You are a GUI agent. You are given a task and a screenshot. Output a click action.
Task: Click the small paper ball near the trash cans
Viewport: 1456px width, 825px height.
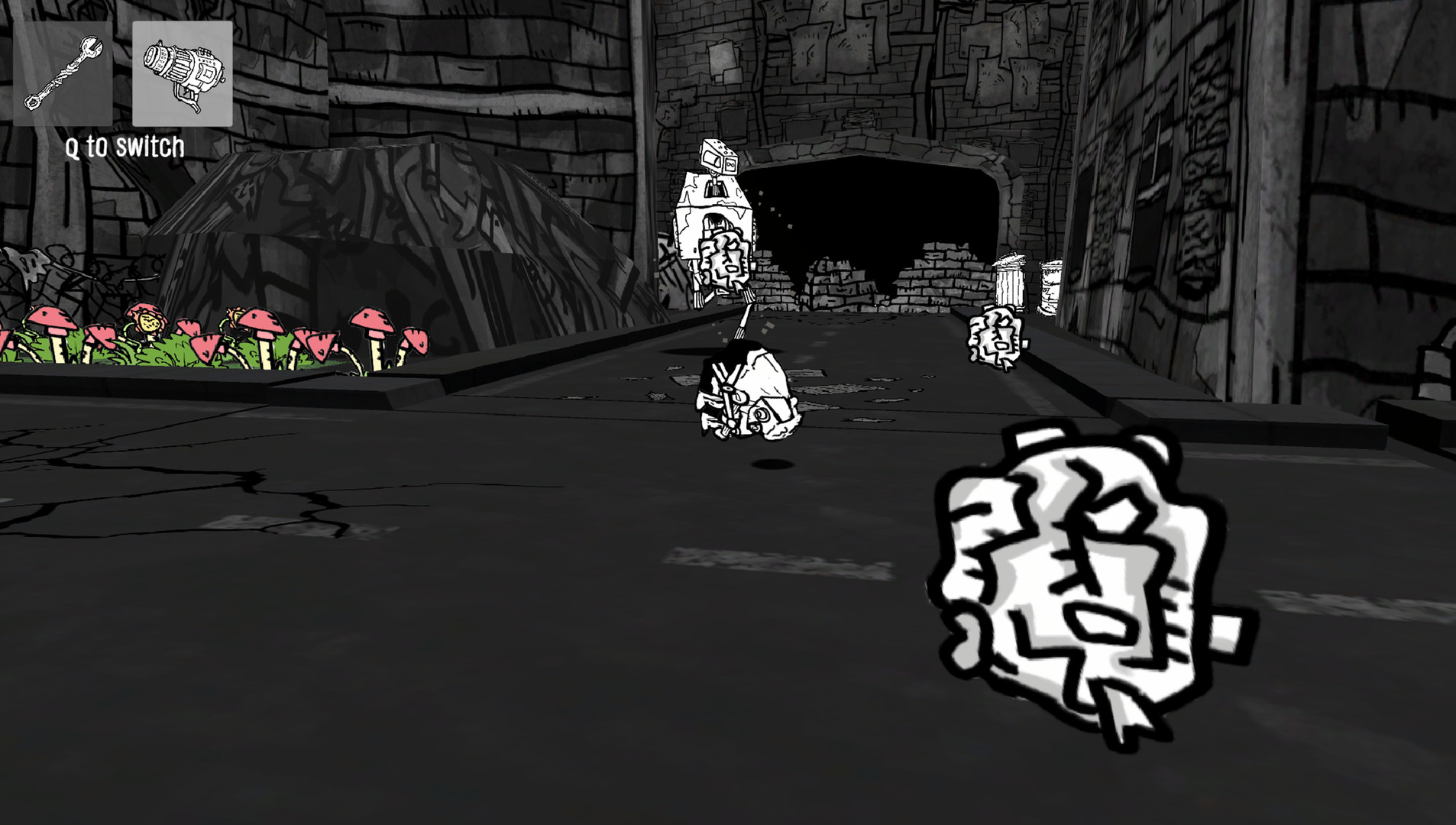(995, 336)
